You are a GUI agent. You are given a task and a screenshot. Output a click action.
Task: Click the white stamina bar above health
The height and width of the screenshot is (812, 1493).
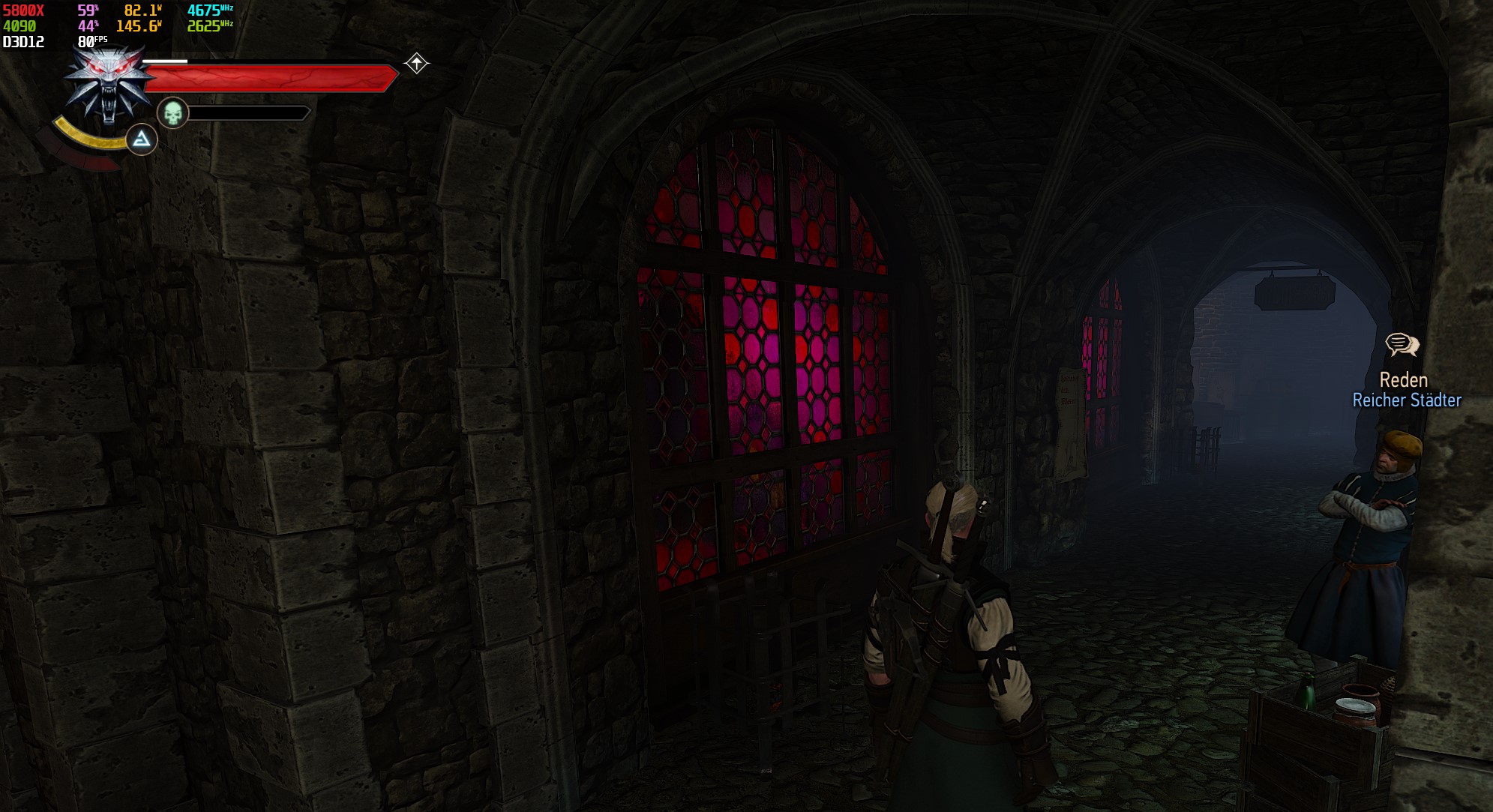(x=165, y=61)
